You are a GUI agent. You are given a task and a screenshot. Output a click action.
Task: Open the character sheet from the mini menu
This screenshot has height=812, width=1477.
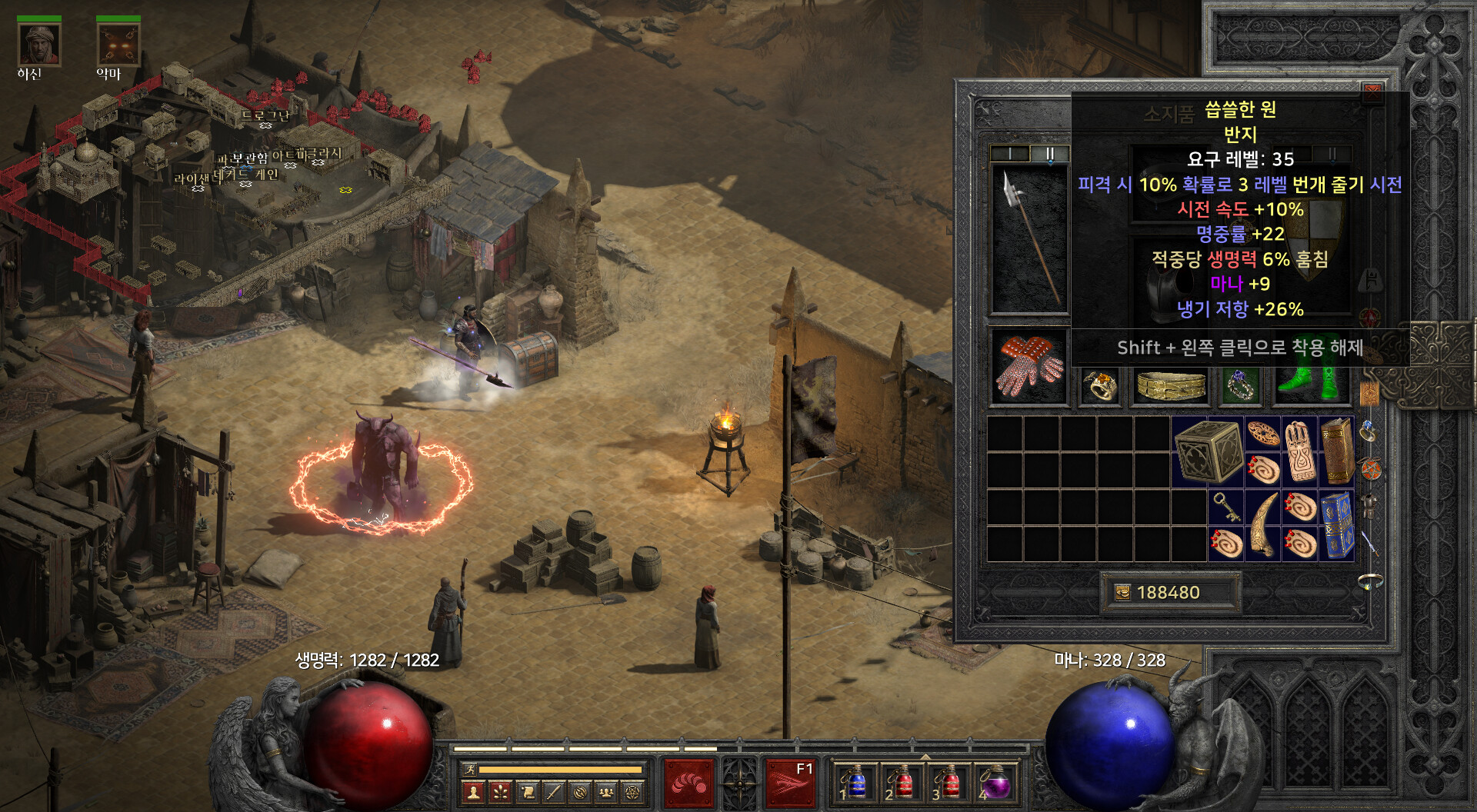[x=474, y=791]
